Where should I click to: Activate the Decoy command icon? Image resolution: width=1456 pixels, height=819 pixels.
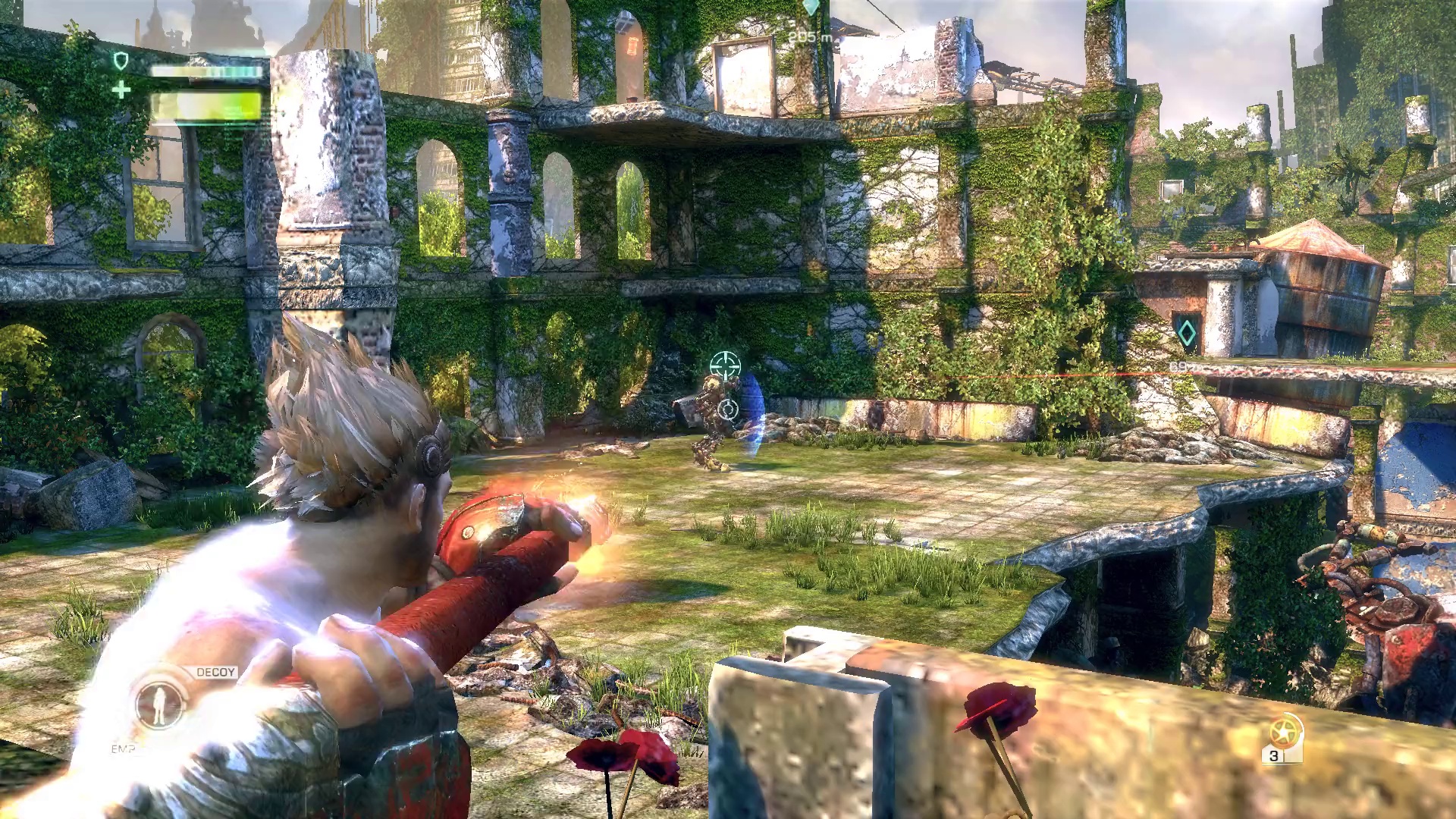[x=158, y=703]
